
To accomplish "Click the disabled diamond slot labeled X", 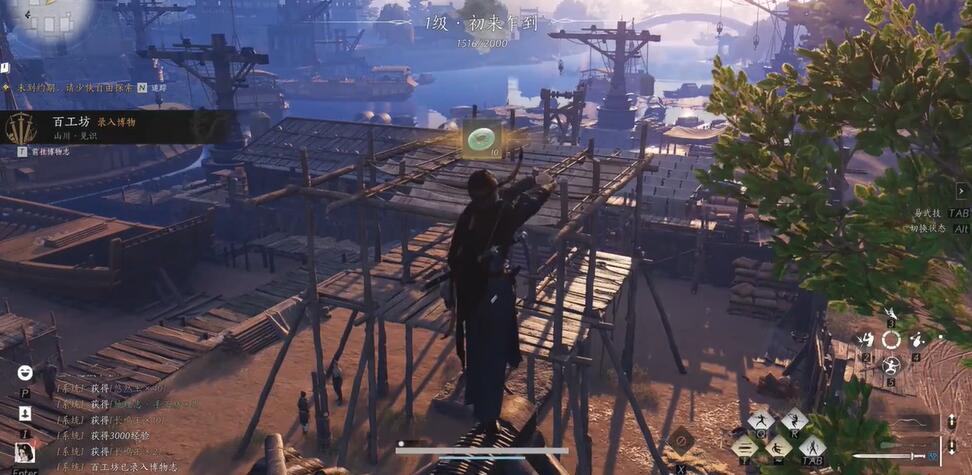I will tap(681, 439).
